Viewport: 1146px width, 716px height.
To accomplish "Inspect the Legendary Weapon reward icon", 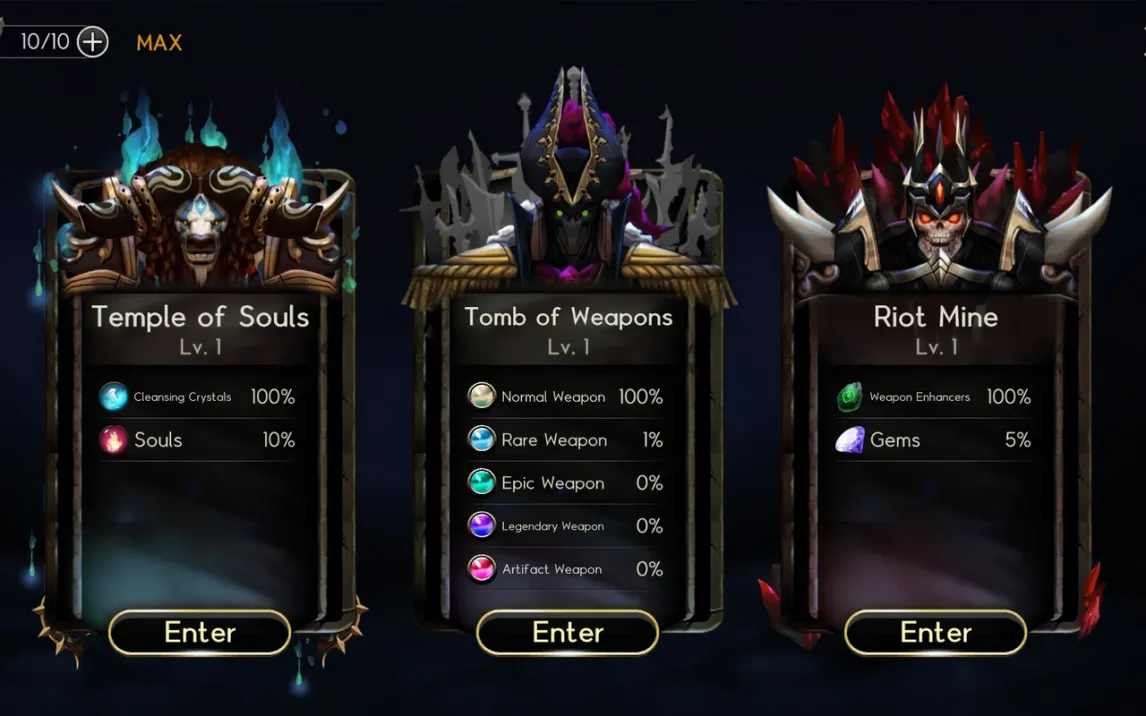I will click(x=482, y=526).
